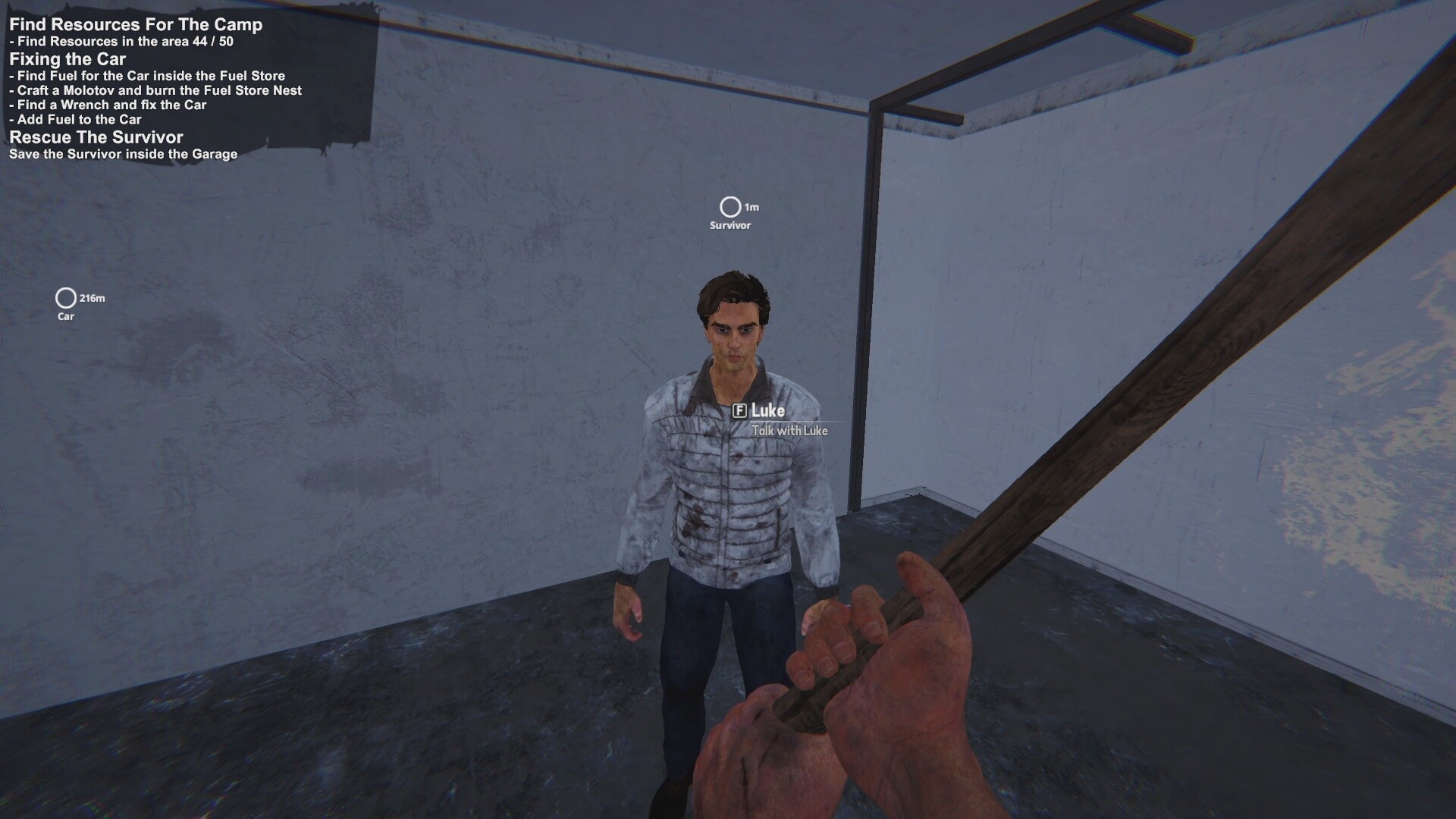The width and height of the screenshot is (1456, 819).
Task: Click the Car marker label text
Action: pos(65,316)
